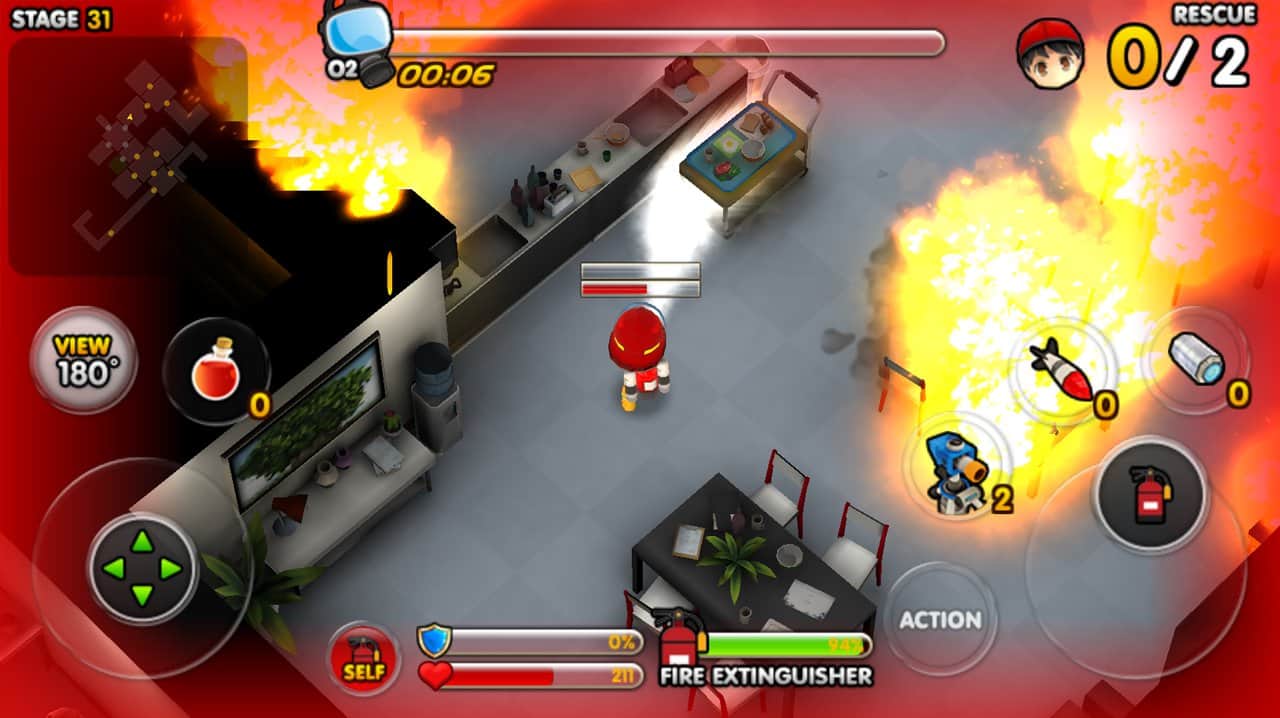Tap the VIEW 180° camera button
1280x718 pixels.
point(83,360)
